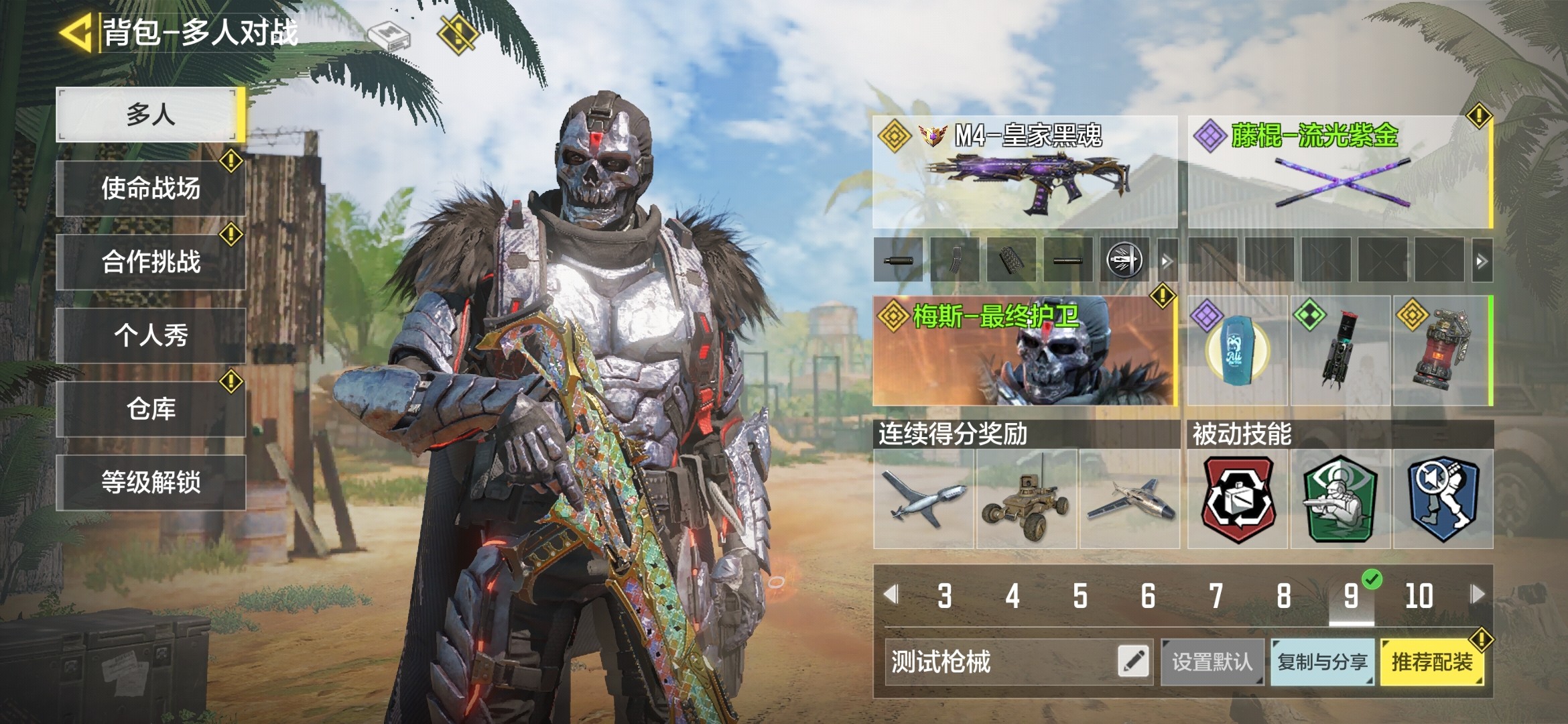Open the 个人秀 section

(x=151, y=335)
